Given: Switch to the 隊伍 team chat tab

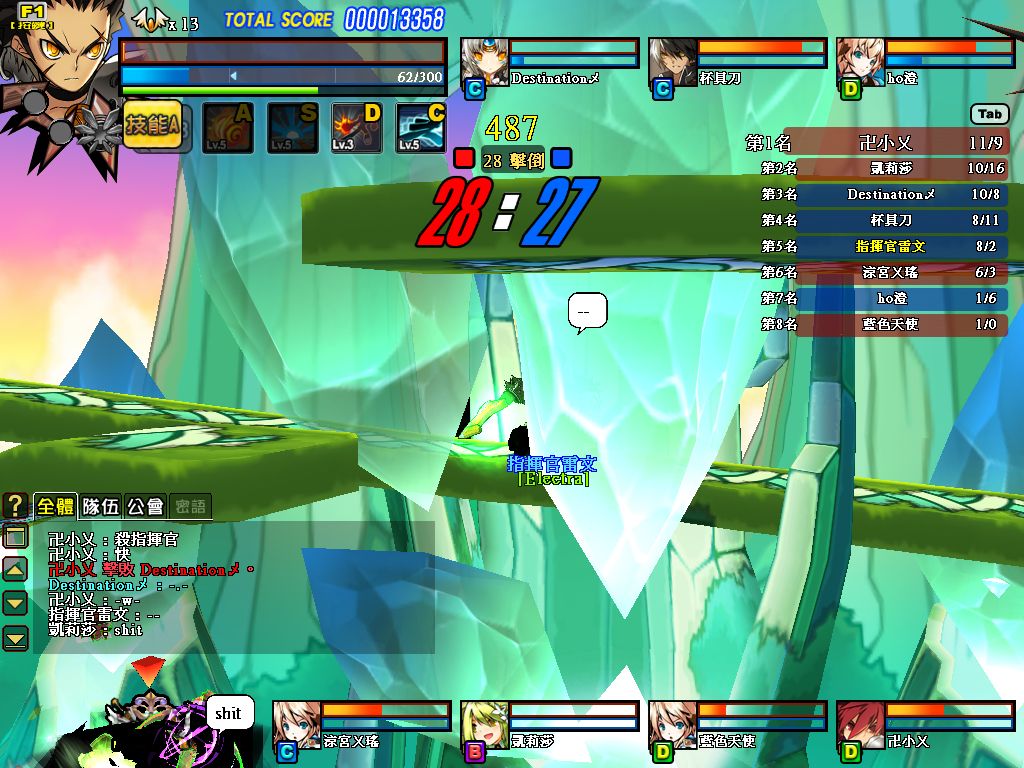Looking at the screenshot, I should pos(101,506).
